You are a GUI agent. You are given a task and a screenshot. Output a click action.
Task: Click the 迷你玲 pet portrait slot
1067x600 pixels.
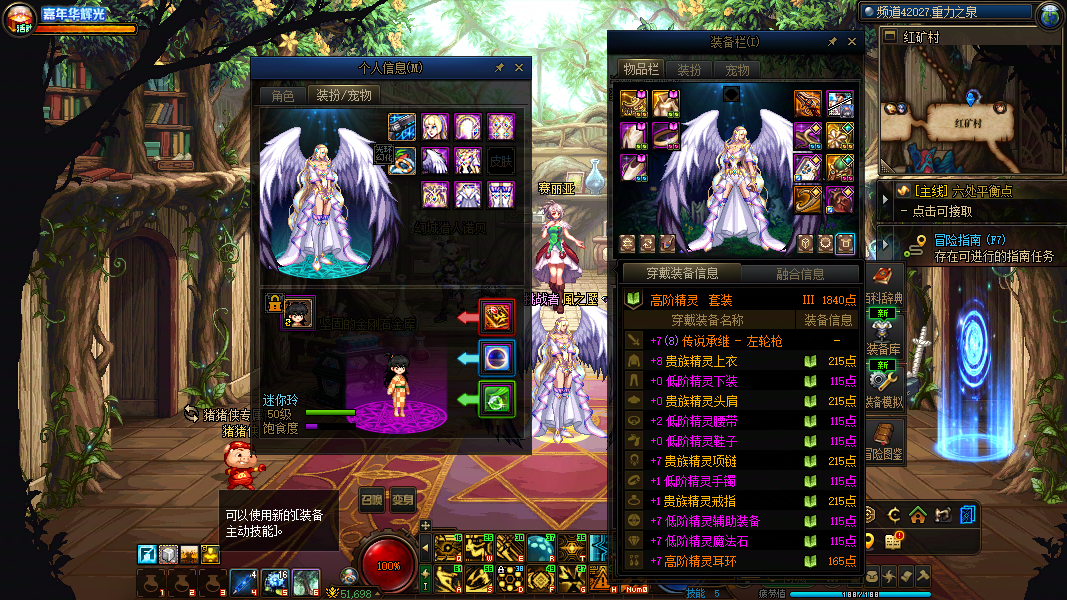click(299, 313)
